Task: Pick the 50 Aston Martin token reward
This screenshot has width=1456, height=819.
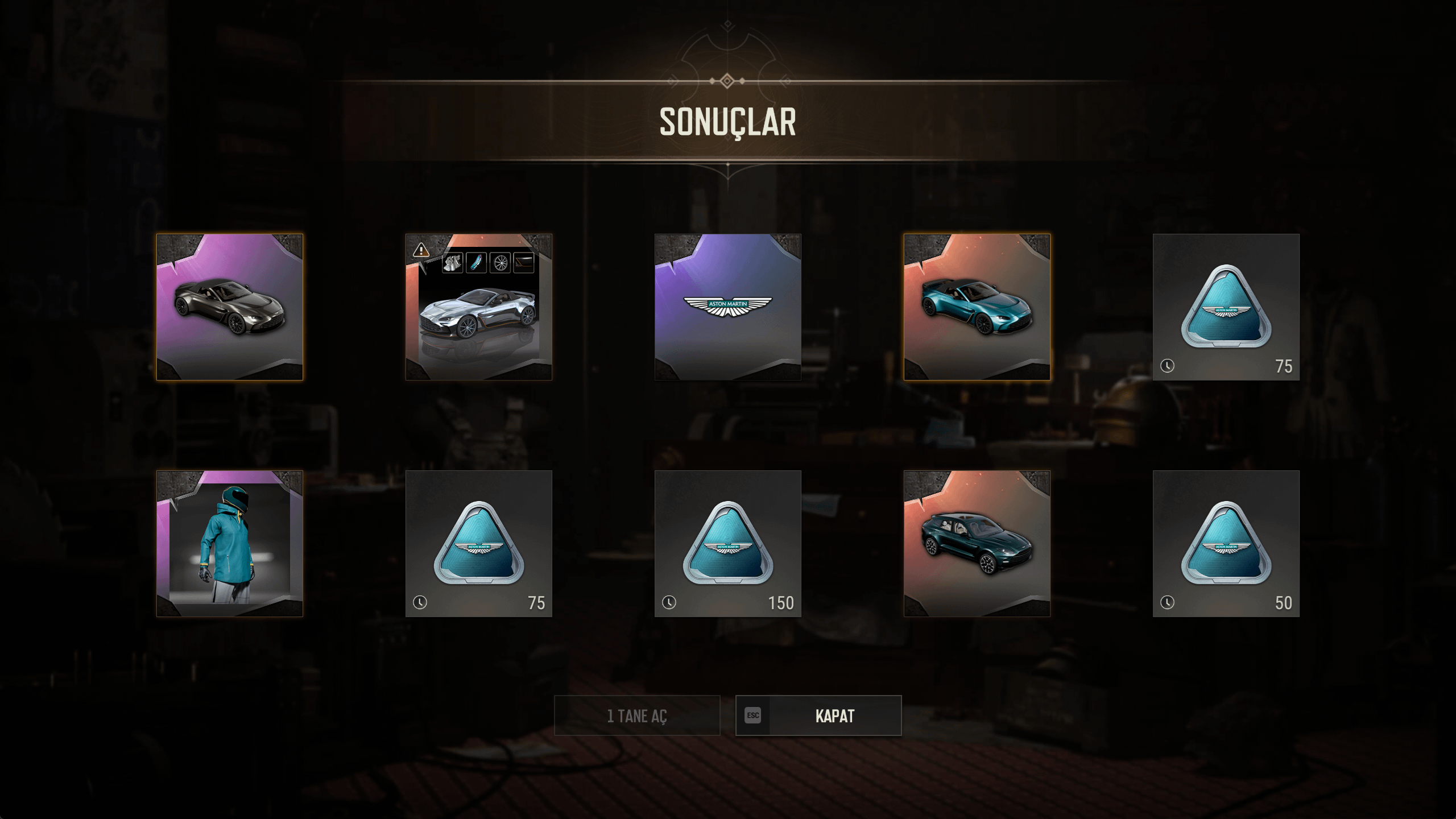Action: 1226,544
